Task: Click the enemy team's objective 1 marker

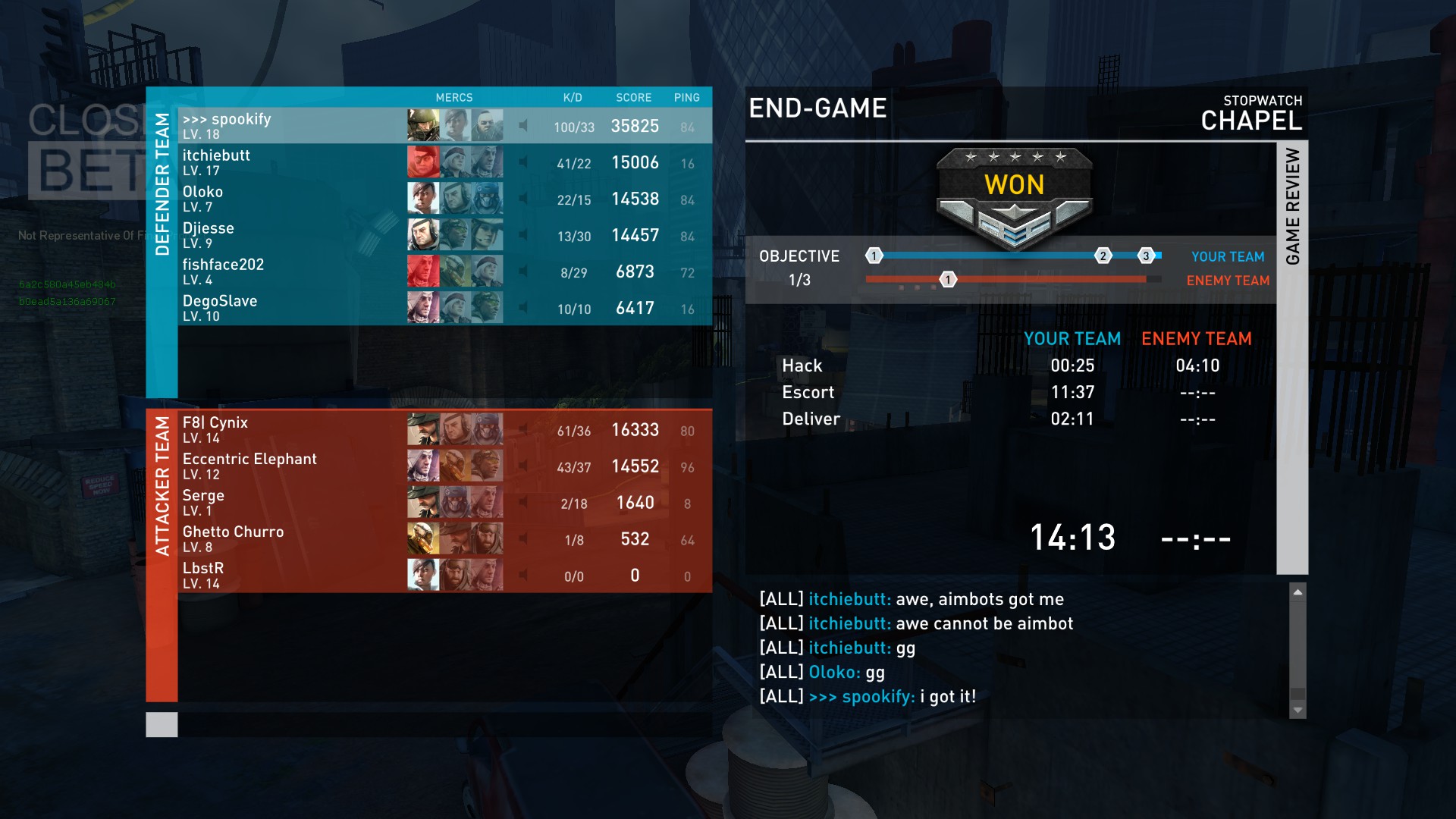Action: [948, 280]
